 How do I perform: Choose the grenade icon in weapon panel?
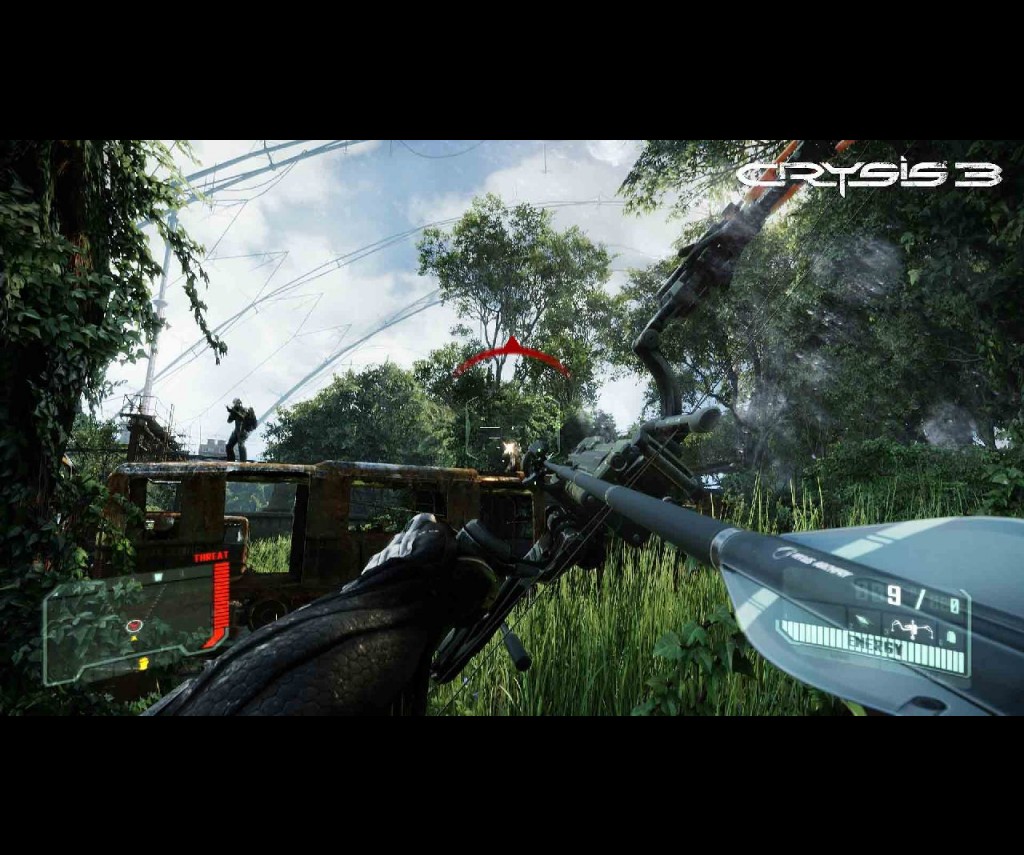[950, 634]
